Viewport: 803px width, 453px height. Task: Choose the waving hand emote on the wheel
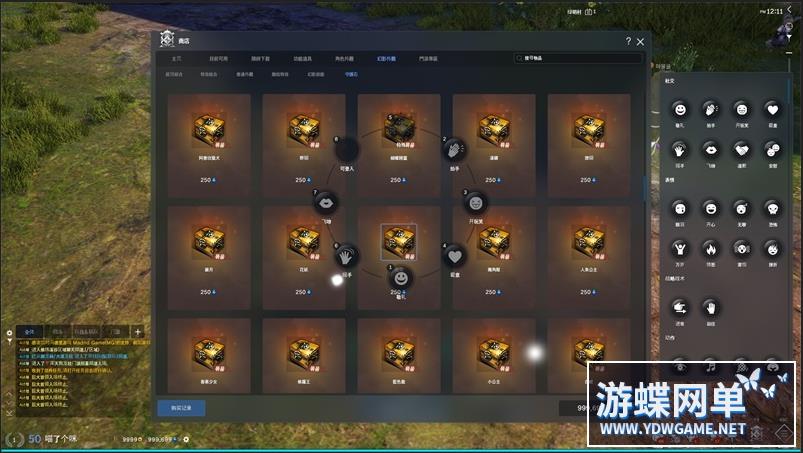click(345, 256)
